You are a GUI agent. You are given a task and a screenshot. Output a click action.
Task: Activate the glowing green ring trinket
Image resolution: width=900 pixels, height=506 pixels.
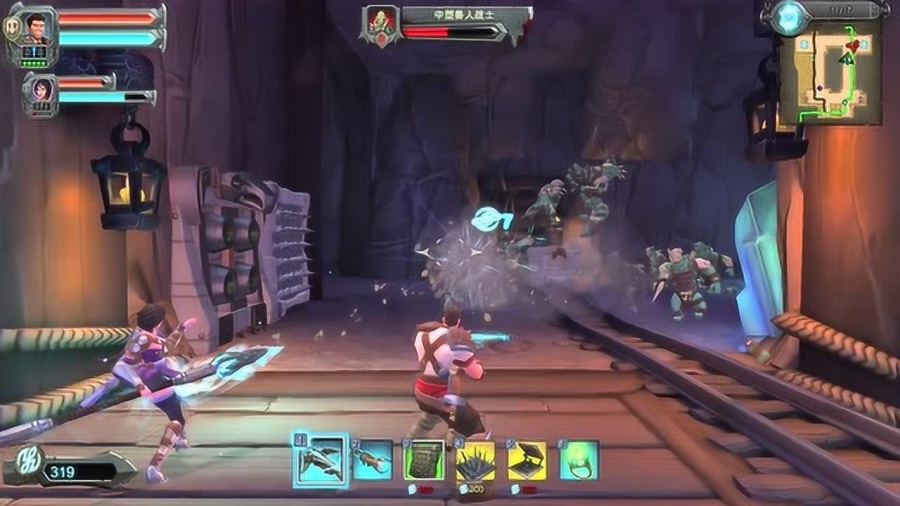pos(578,460)
